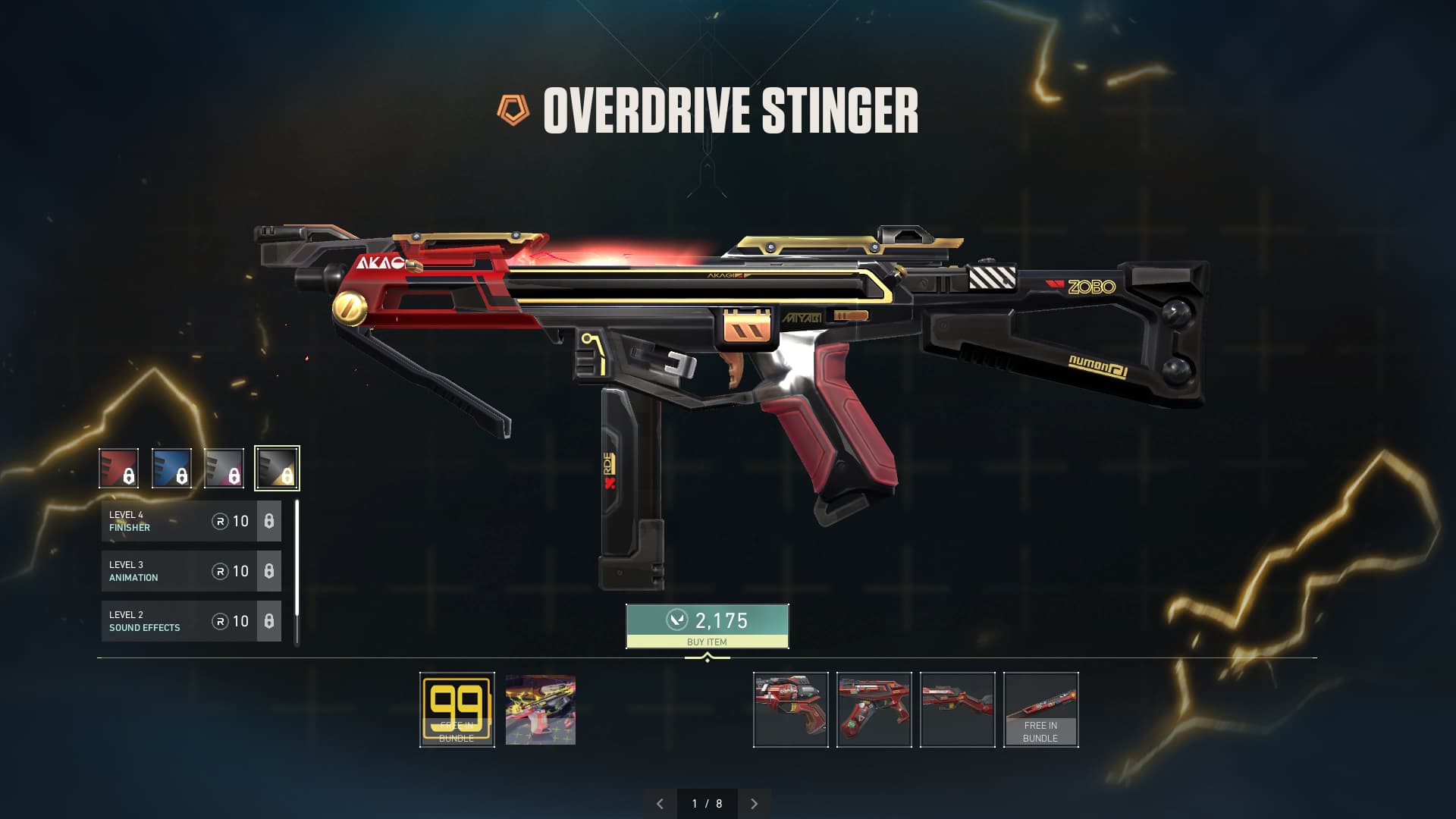The height and width of the screenshot is (819, 1456).
Task: Click the upgrade levels list scrollbar
Action: click(297, 561)
